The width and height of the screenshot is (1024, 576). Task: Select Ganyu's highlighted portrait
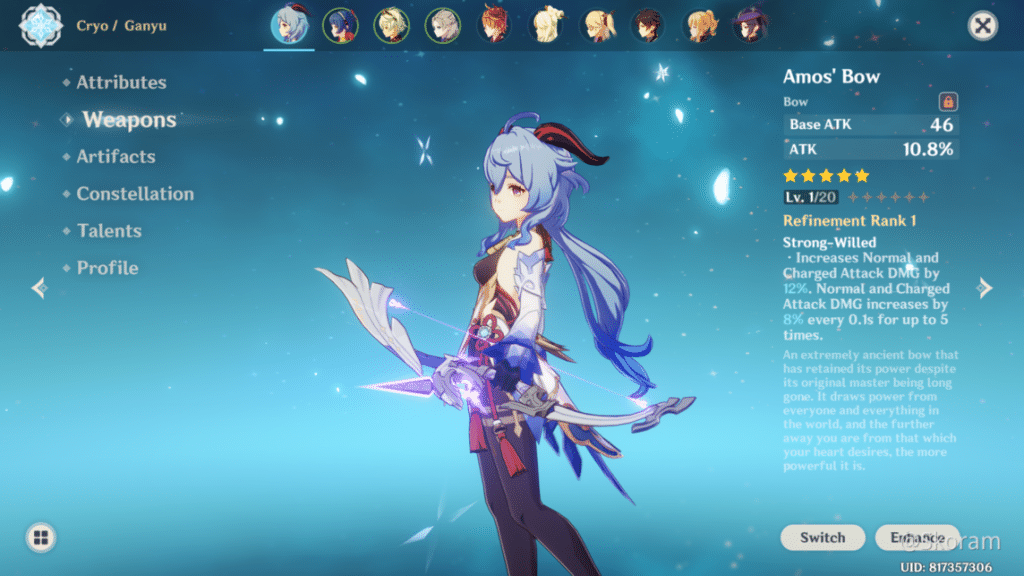(x=289, y=26)
